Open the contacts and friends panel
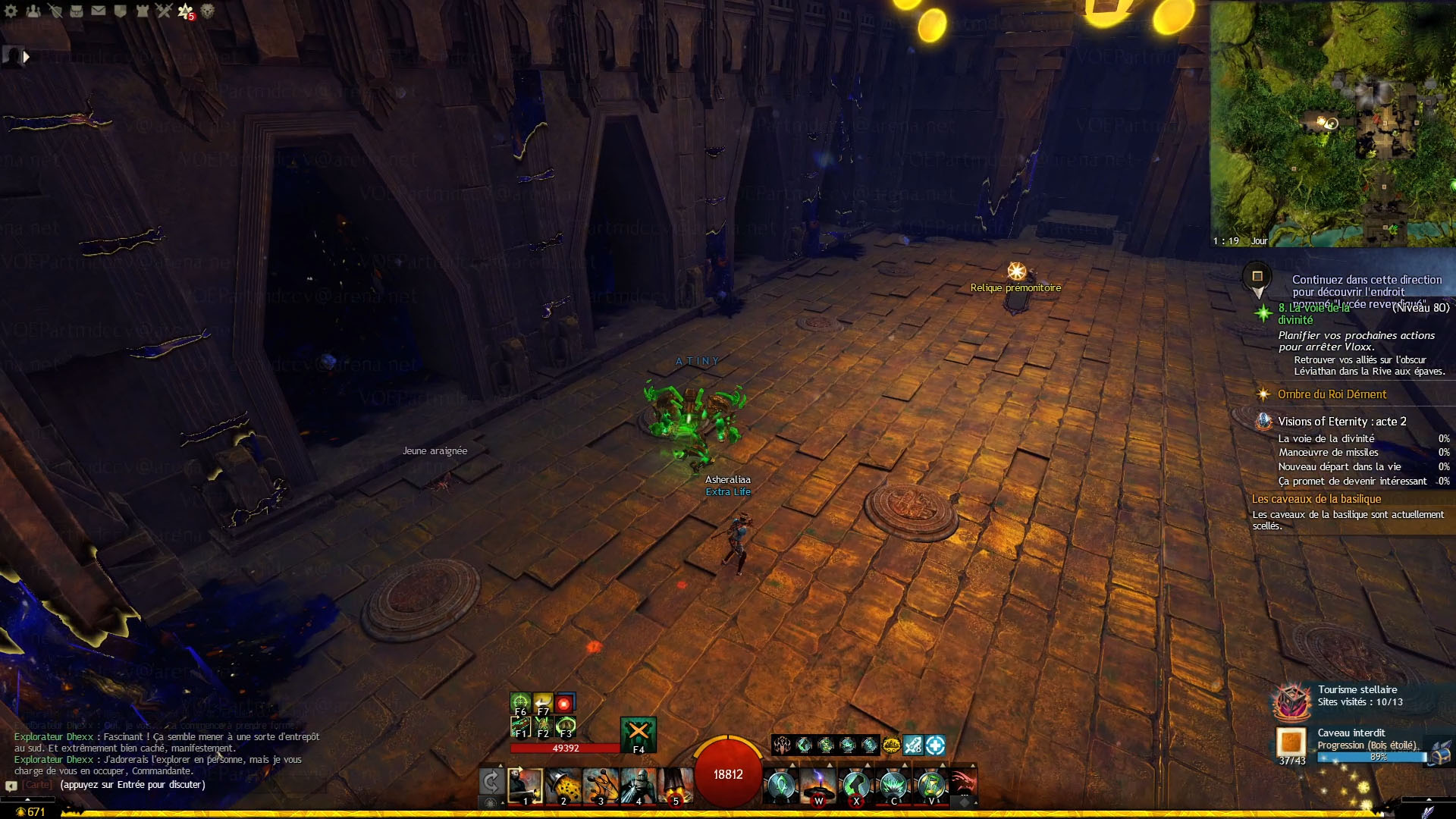This screenshot has height=819, width=1456. [x=33, y=11]
